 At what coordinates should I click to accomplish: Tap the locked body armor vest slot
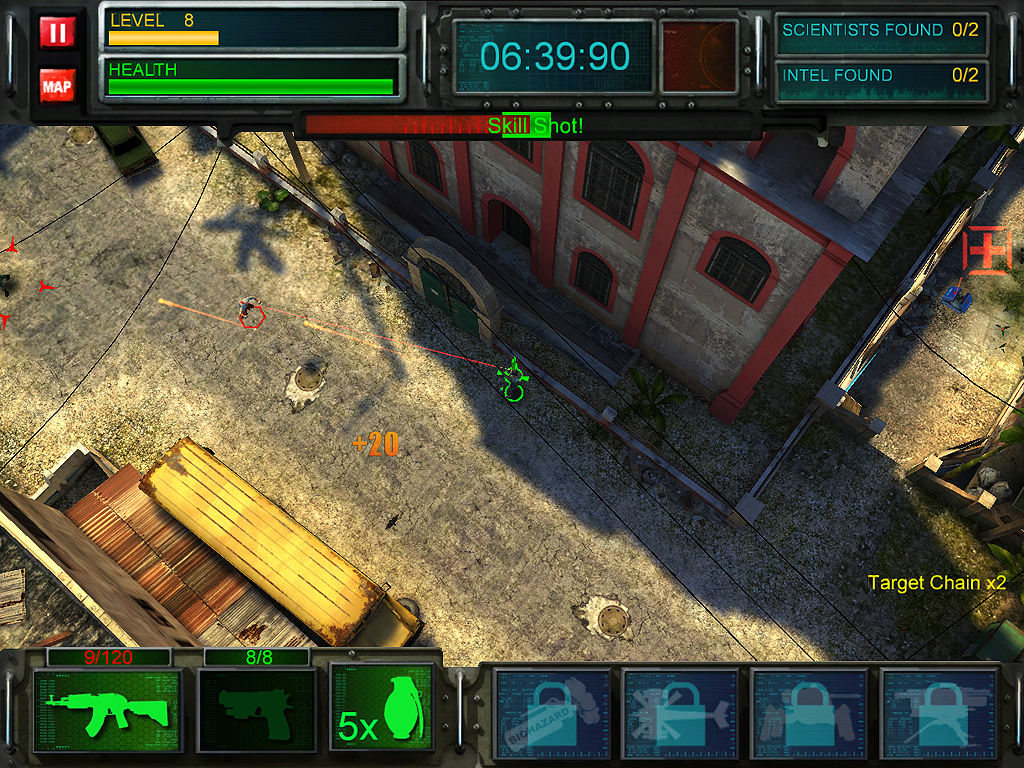[x=808, y=711]
